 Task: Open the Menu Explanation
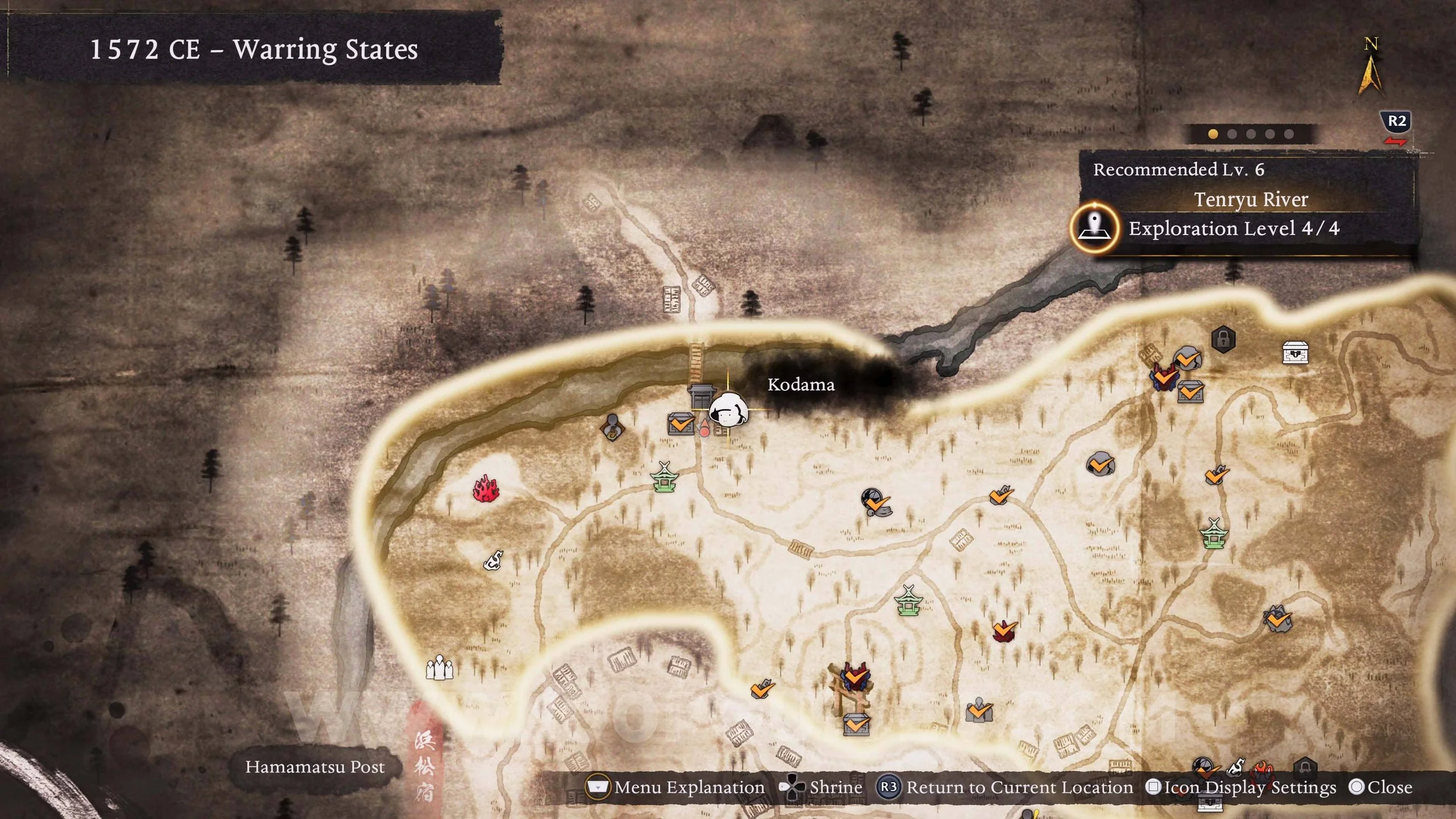point(676,788)
